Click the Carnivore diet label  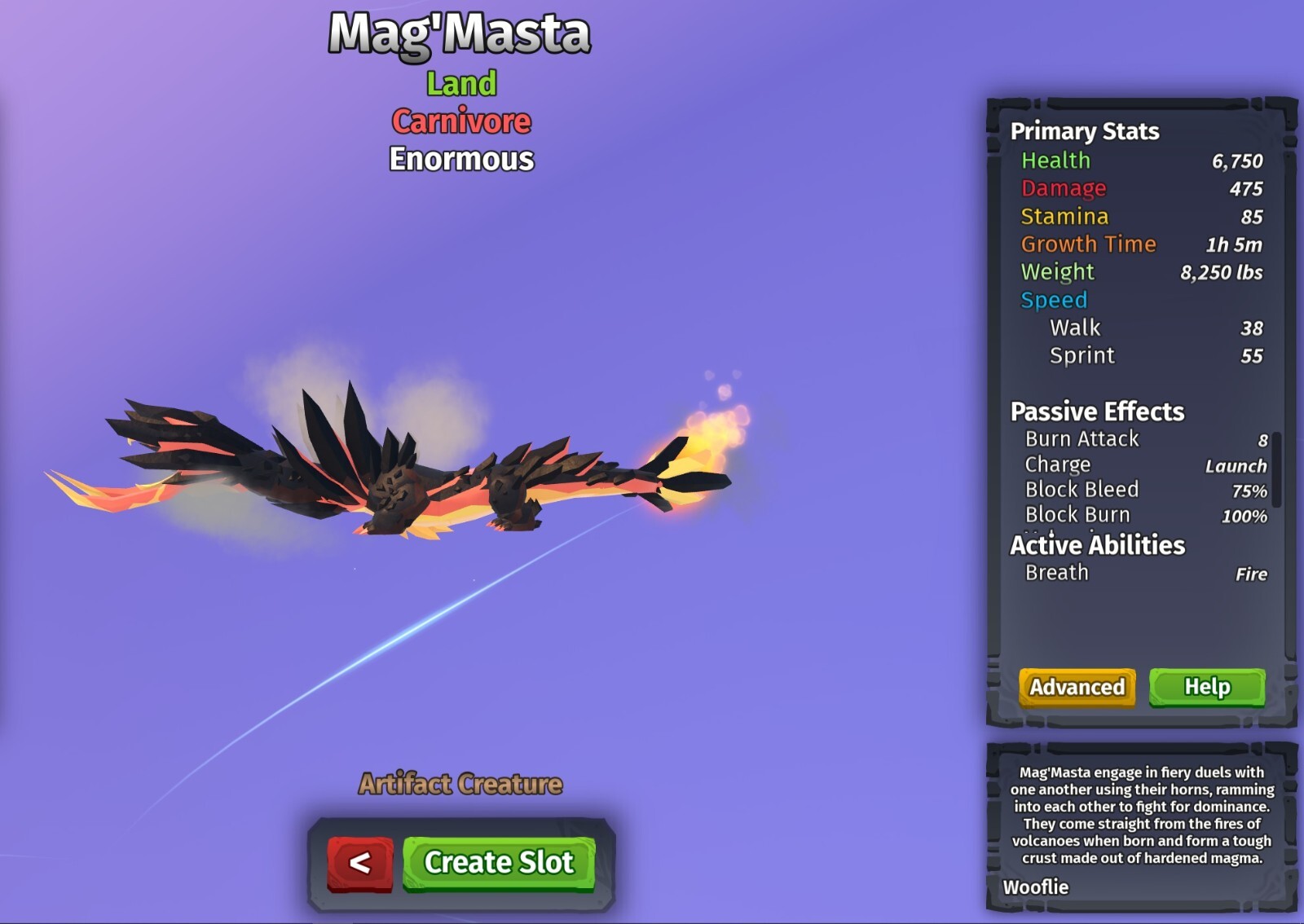point(460,121)
